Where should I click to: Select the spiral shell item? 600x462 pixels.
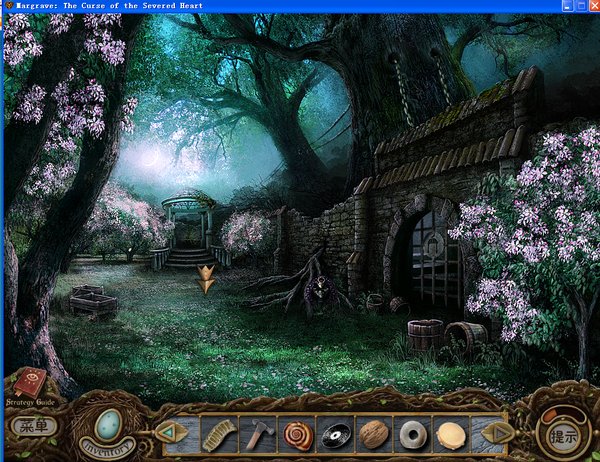[297, 434]
